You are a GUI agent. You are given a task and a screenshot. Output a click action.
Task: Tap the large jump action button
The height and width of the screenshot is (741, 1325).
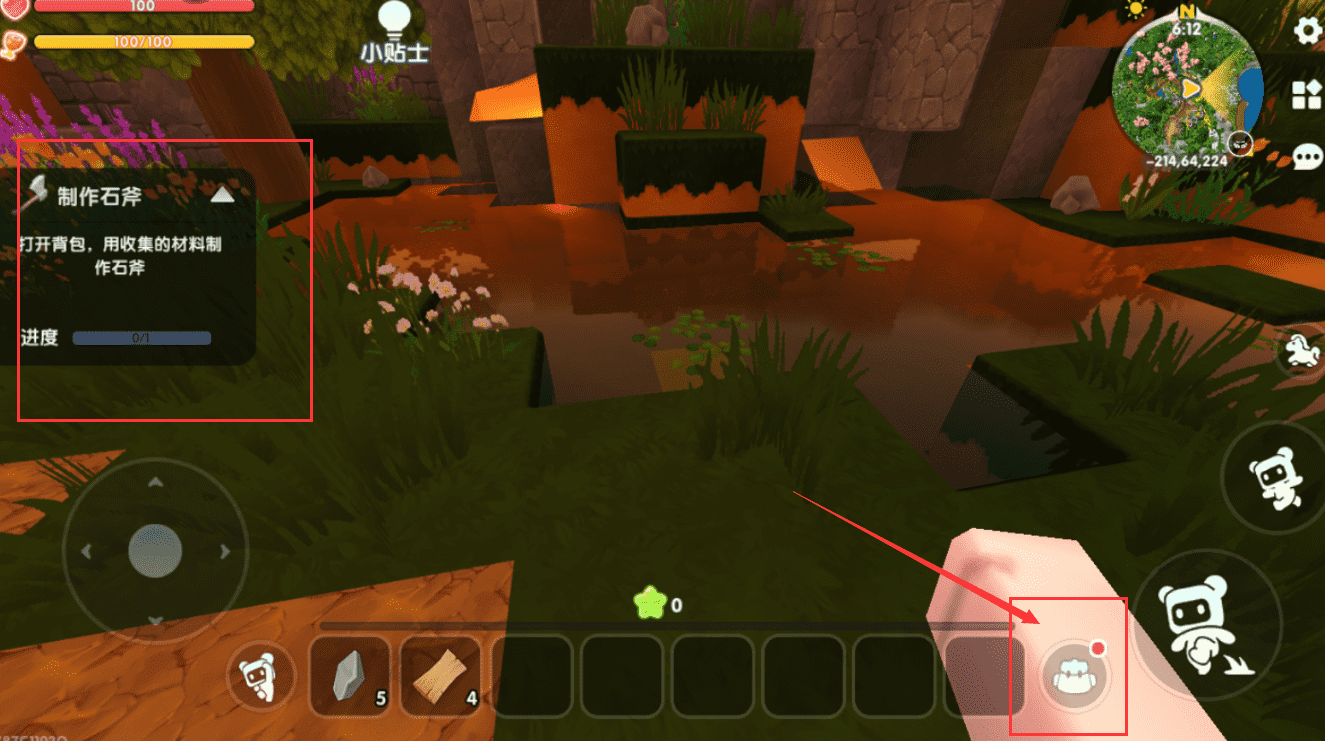(x=1207, y=621)
